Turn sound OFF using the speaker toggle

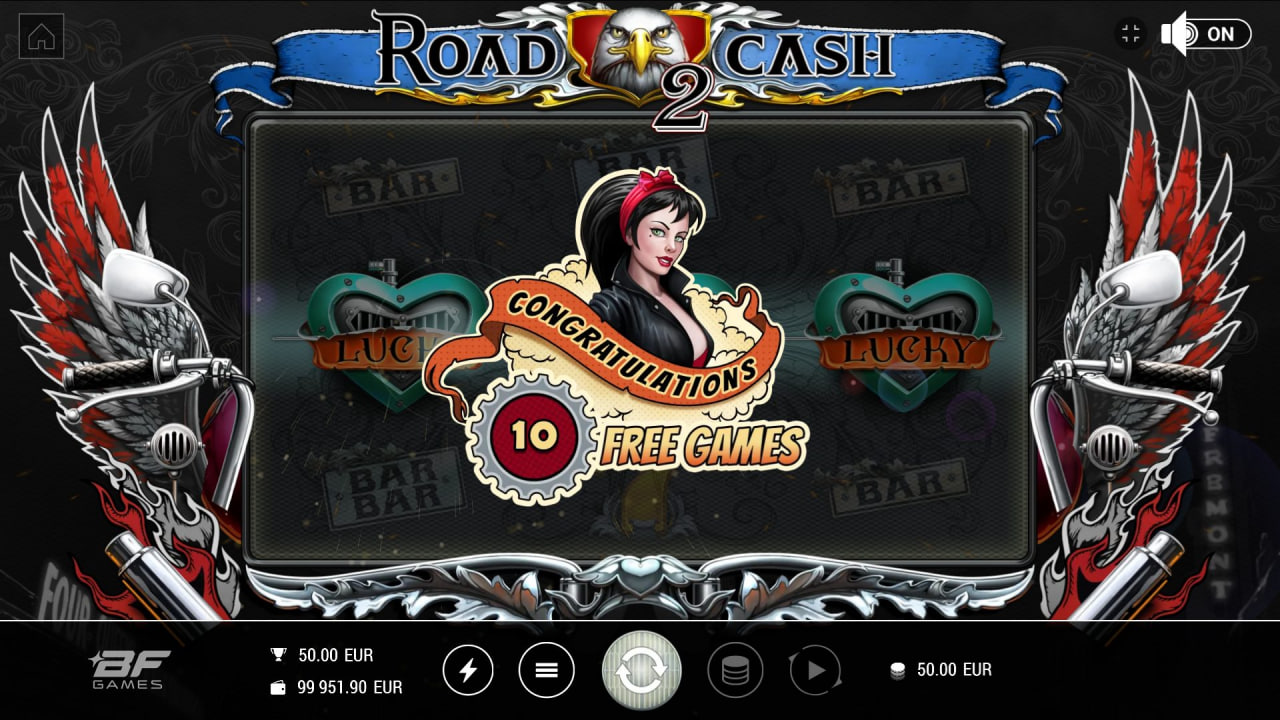click(x=1172, y=33)
